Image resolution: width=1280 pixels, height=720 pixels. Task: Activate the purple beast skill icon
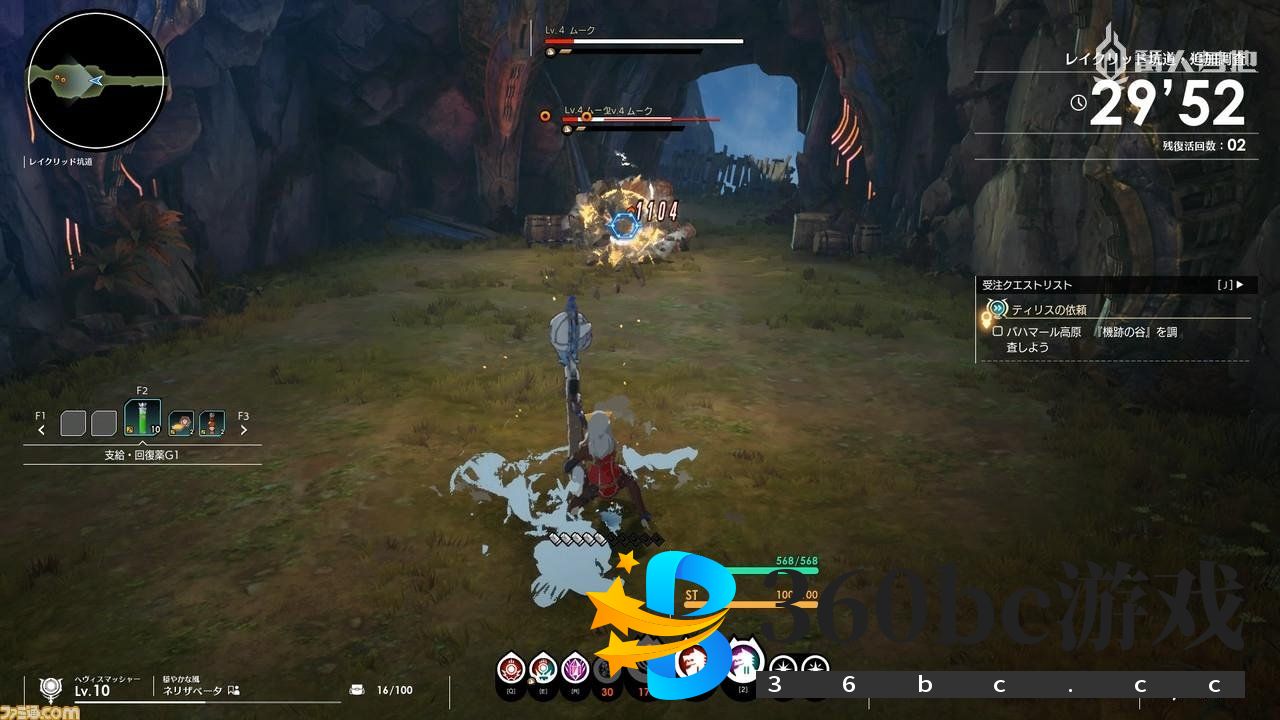tap(743, 661)
